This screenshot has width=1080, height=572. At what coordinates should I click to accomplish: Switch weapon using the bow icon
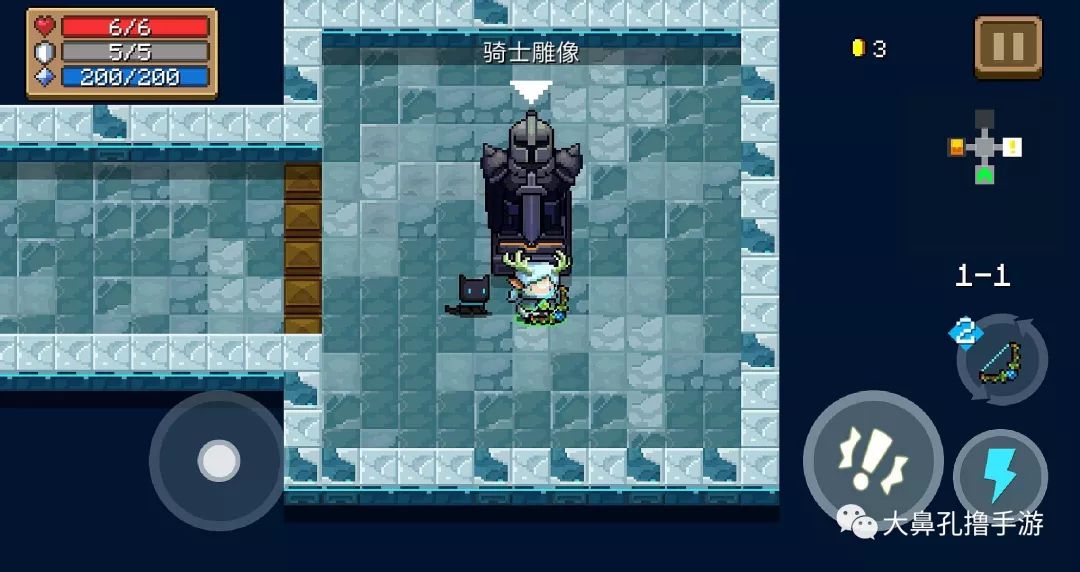coord(1001,359)
